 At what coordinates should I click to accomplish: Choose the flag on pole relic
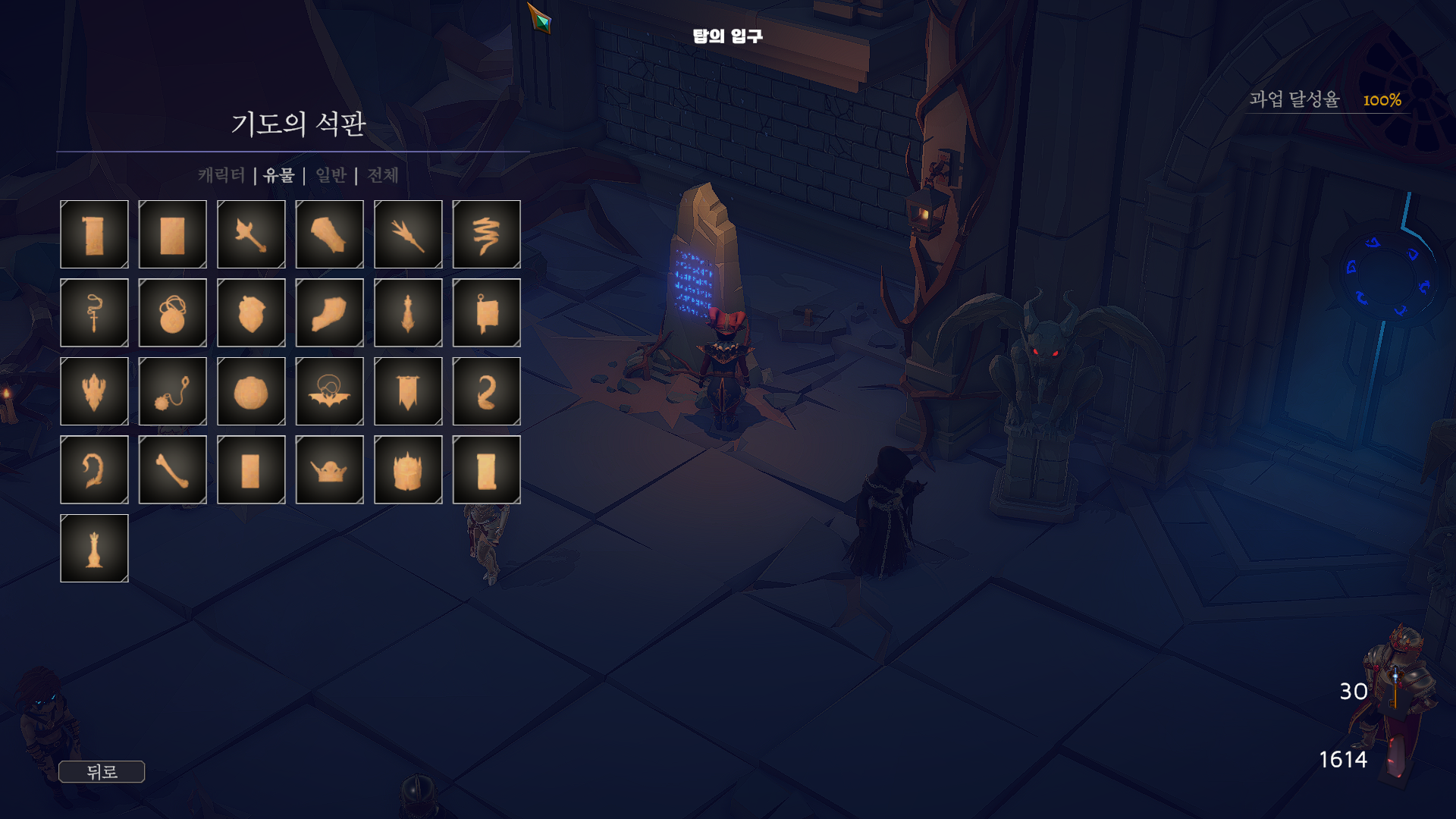tap(486, 312)
